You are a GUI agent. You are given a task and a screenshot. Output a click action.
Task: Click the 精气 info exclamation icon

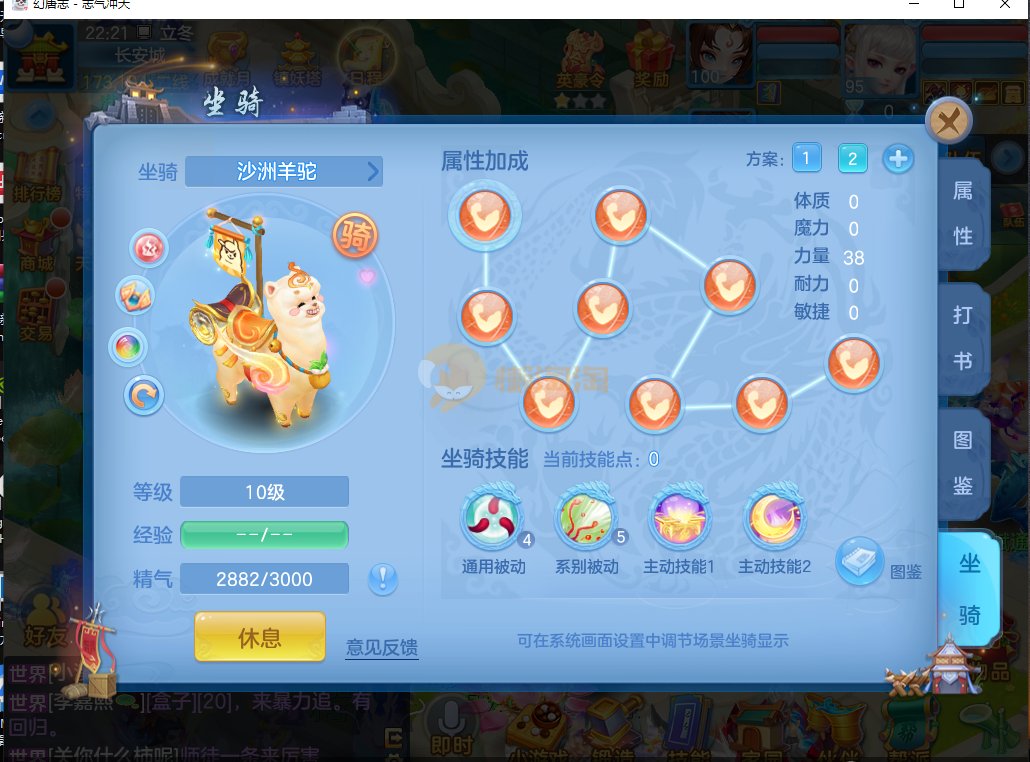pyautogui.click(x=383, y=579)
